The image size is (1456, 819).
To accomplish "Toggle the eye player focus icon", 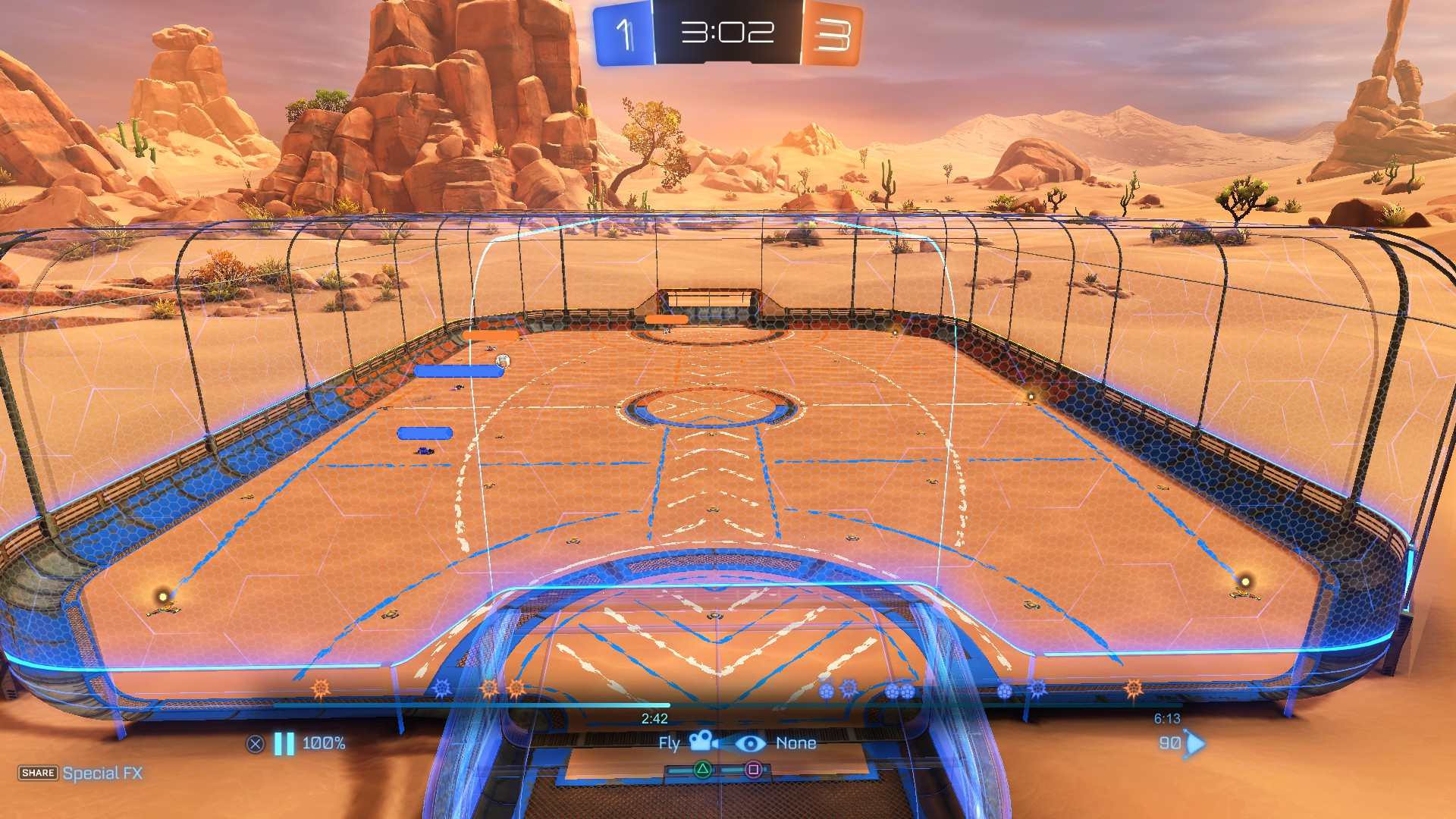I will 750,743.
